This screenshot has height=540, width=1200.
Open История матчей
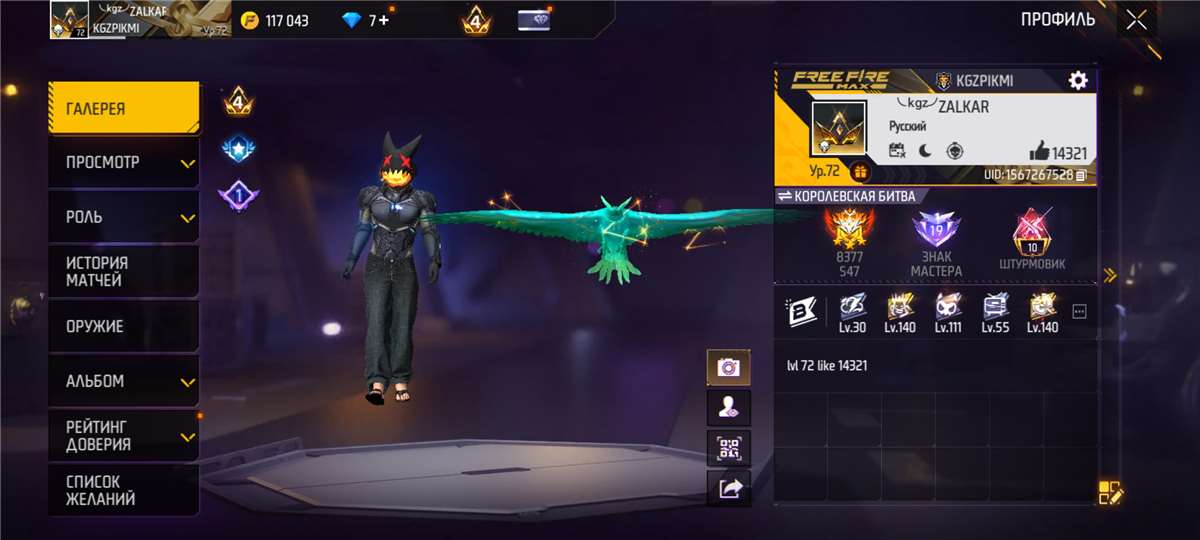tap(124, 271)
